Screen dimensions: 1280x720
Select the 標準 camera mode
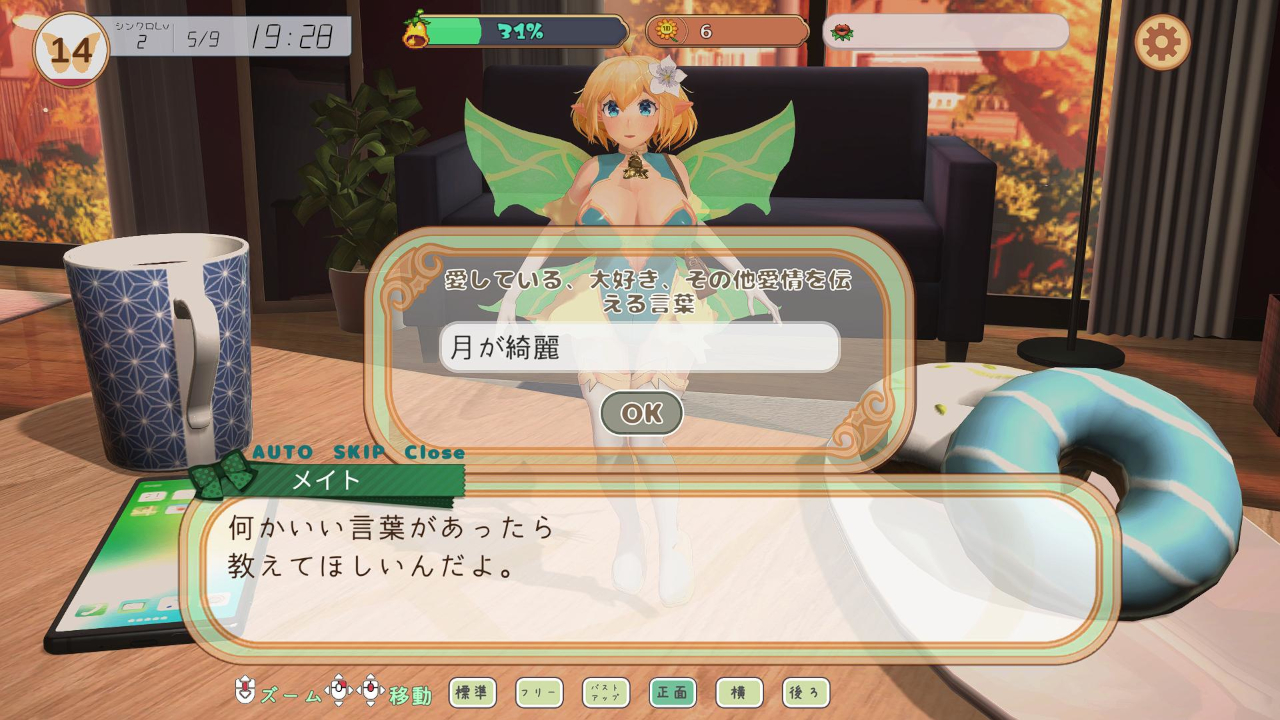click(x=472, y=692)
